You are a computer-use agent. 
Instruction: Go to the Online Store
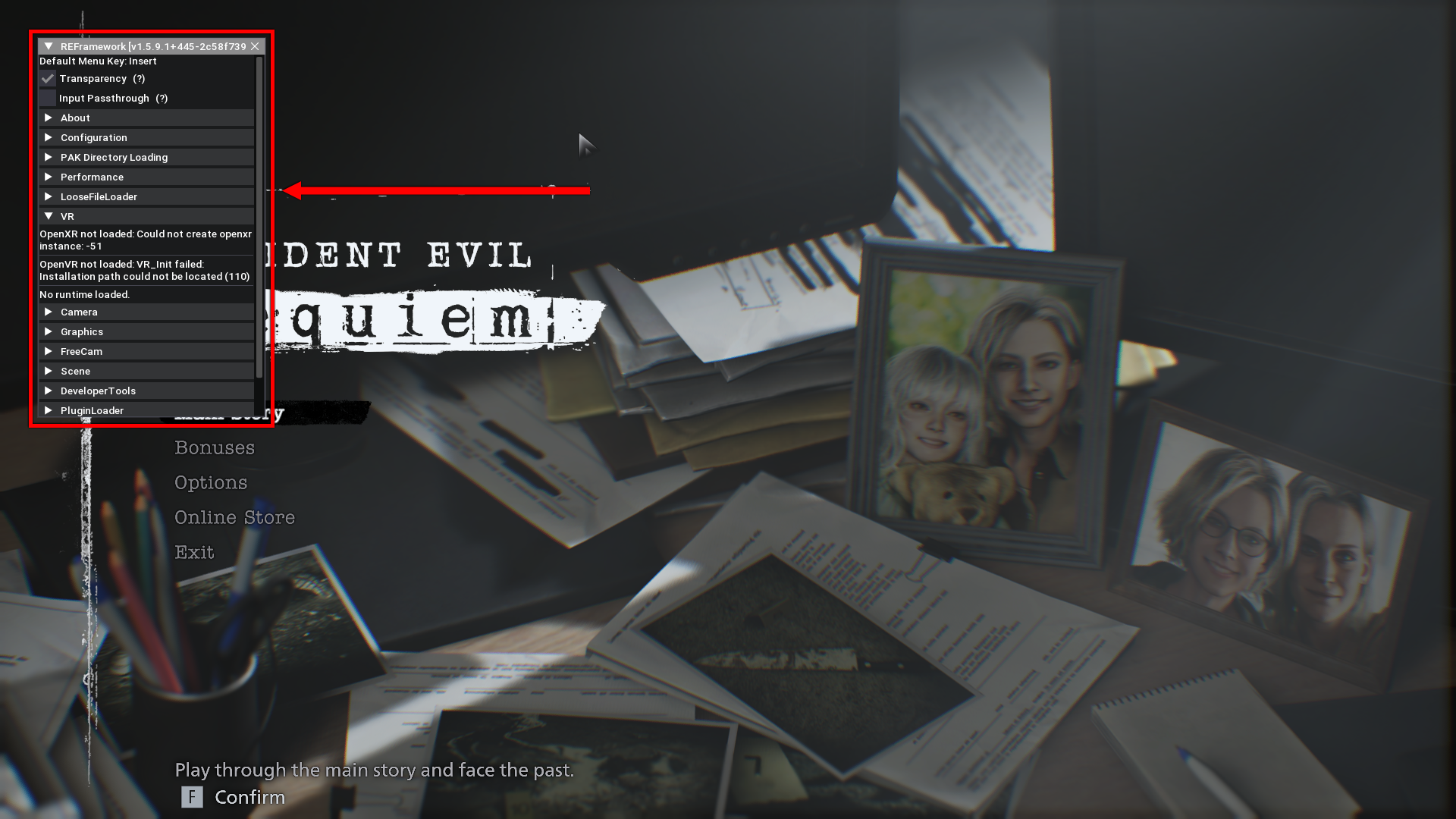234,518
